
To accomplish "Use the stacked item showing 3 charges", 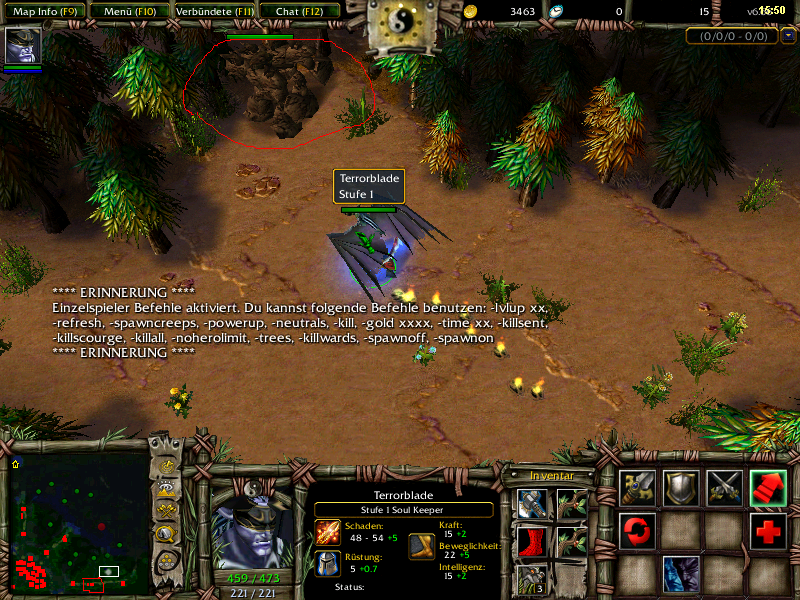I will [532, 580].
